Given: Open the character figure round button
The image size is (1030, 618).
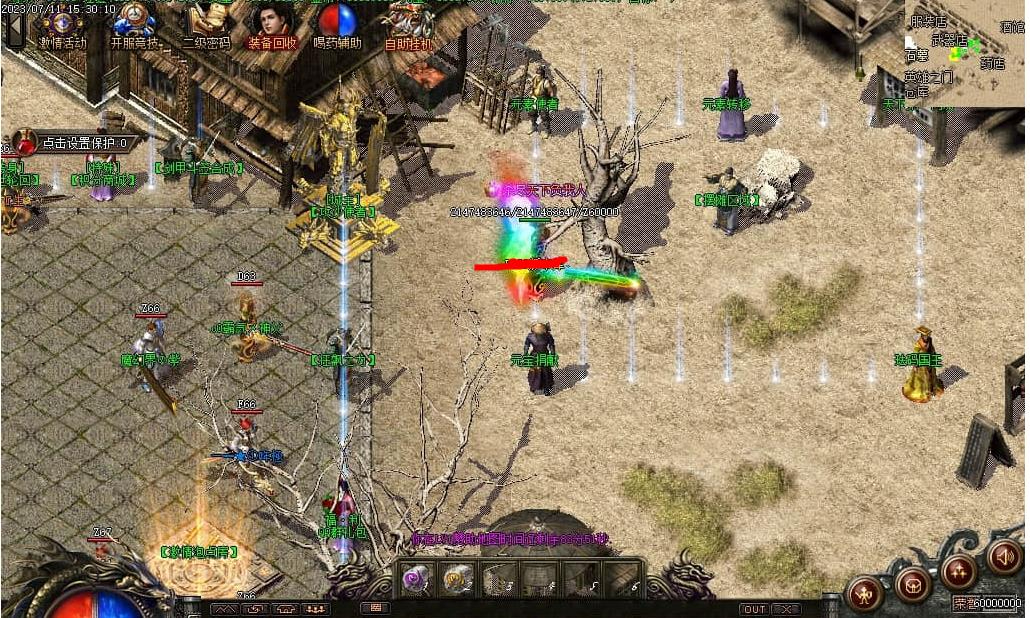Looking at the screenshot, I should click(x=864, y=594).
